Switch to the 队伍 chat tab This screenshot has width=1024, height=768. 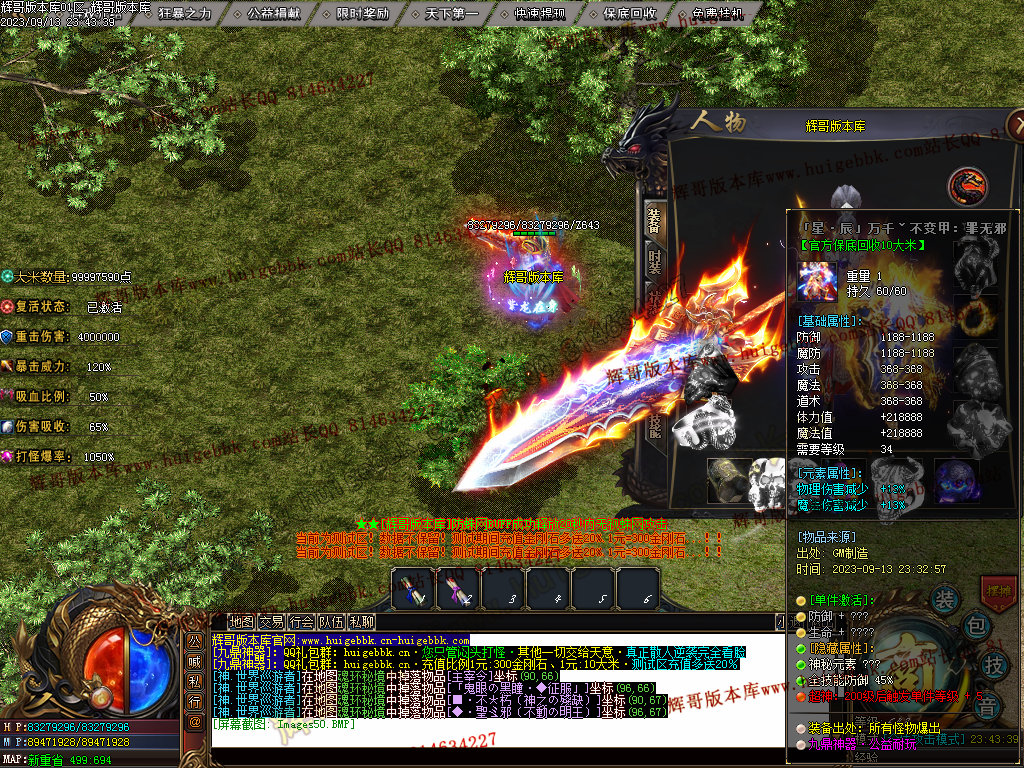[331, 621]
